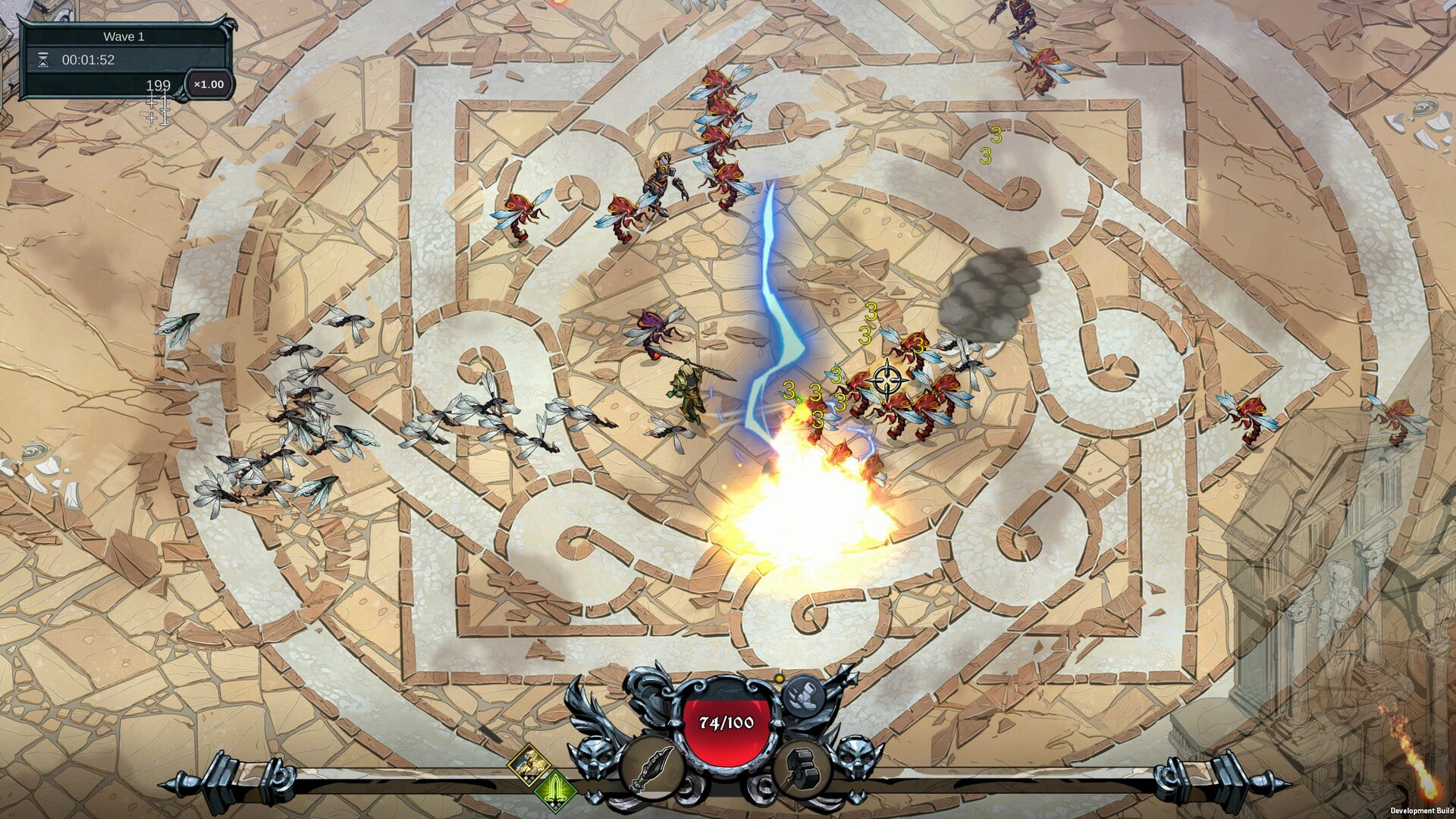Click the targeting crosshair on the enemy

tap(889, 379)
